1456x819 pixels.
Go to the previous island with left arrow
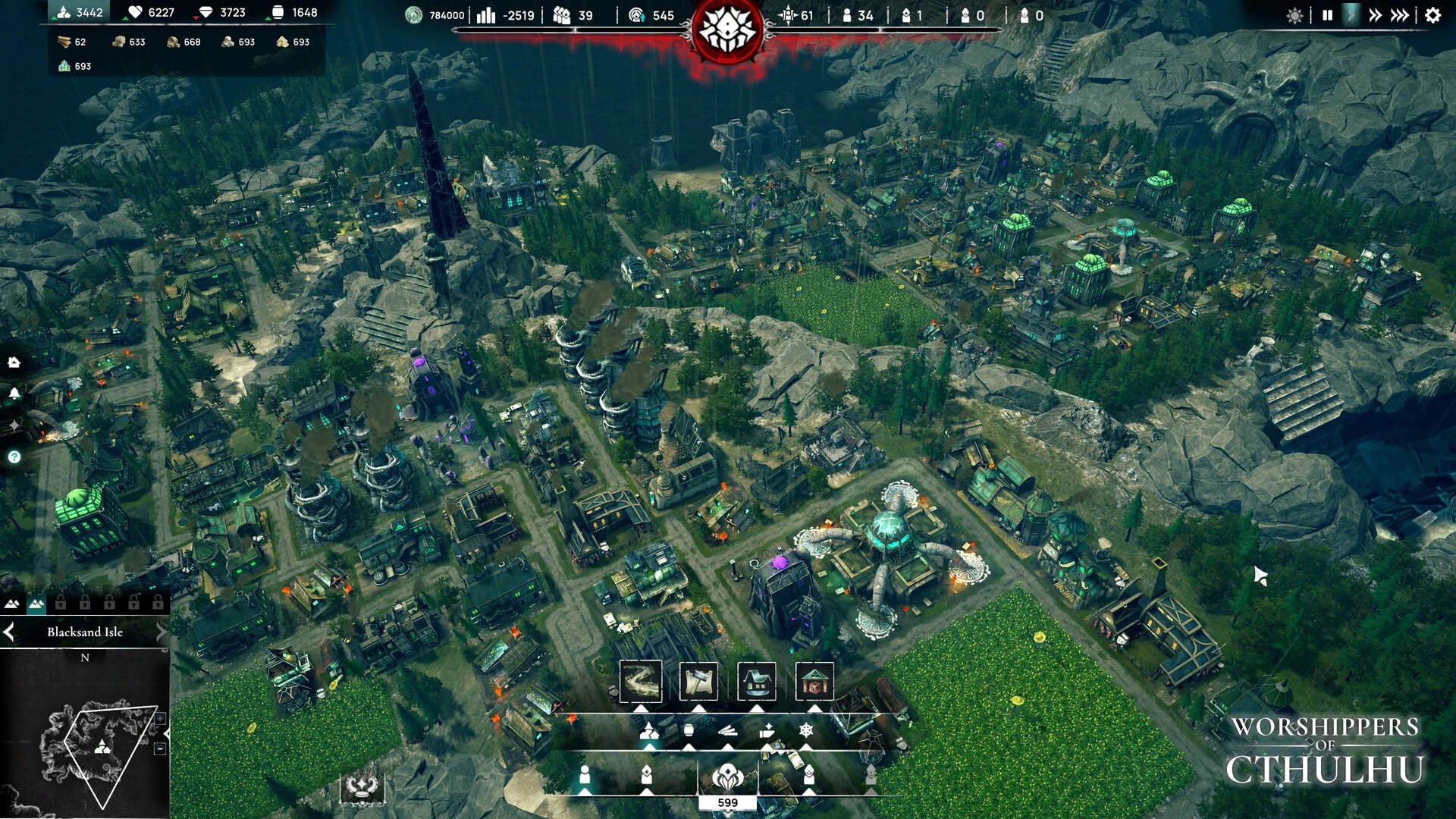9,632
